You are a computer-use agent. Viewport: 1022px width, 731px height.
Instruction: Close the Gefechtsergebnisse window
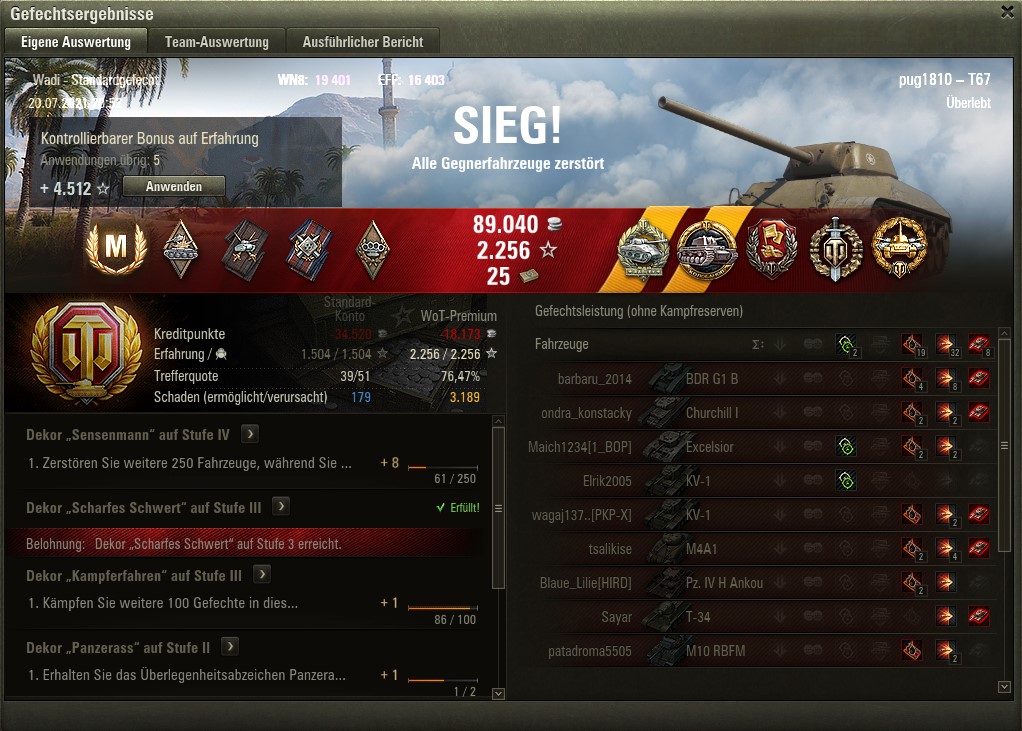[1007, 11]
